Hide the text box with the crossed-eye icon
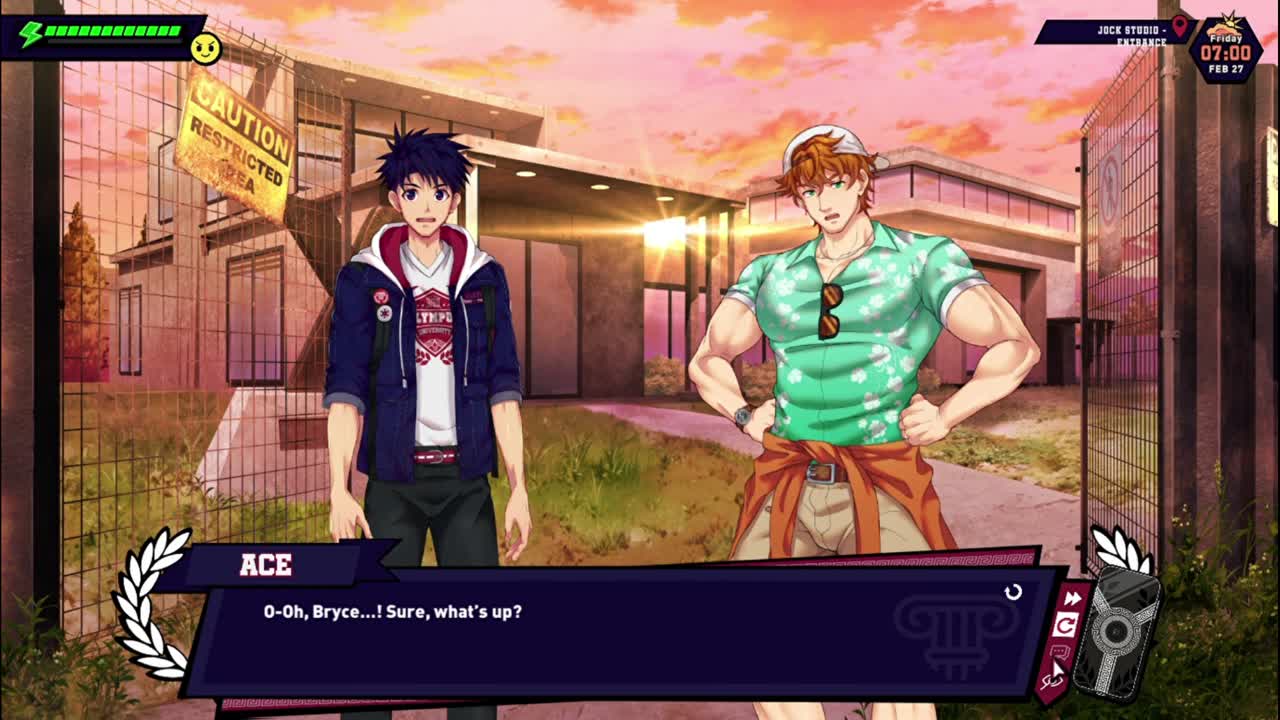 pos(1052,682)
